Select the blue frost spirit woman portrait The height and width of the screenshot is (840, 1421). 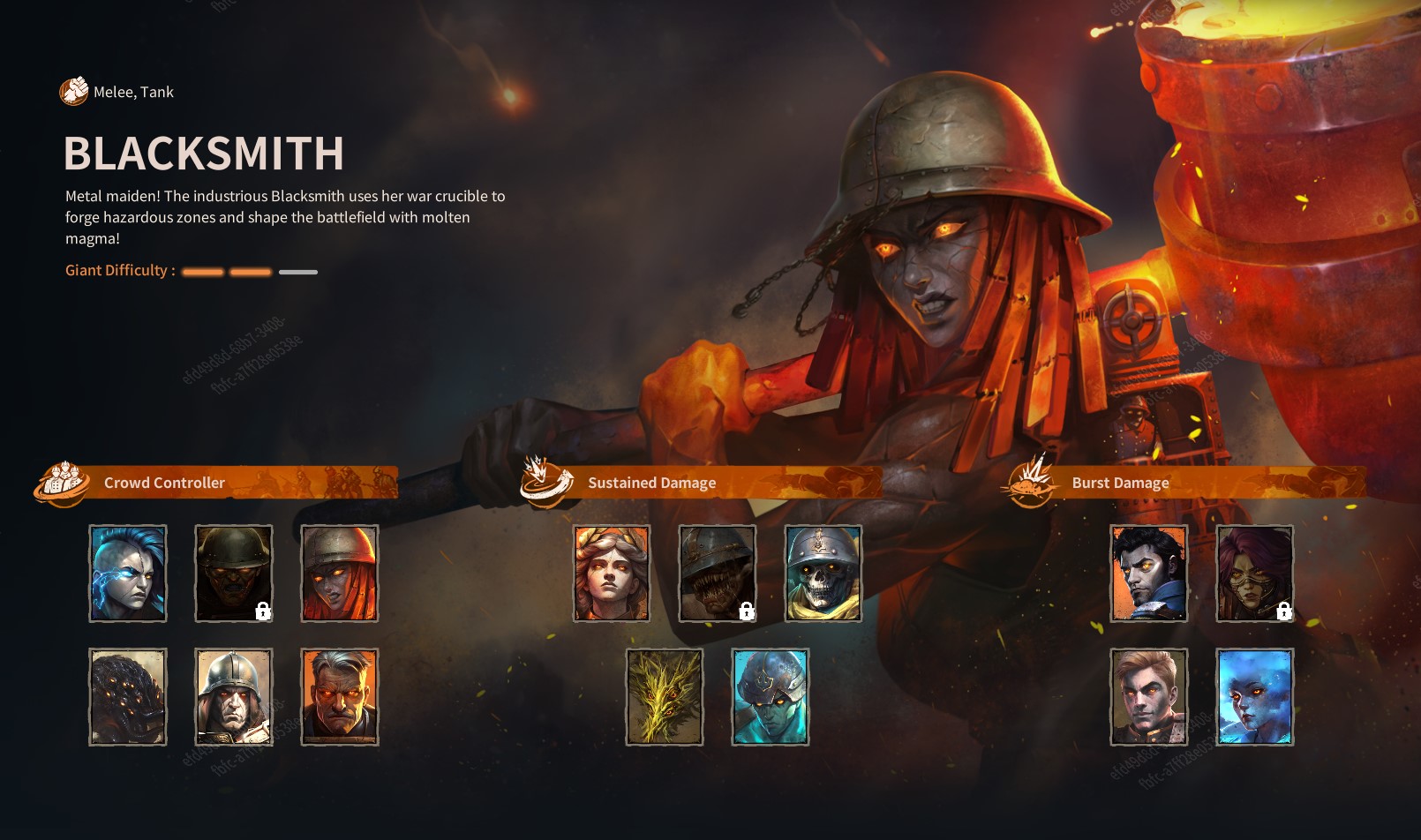tap(1254, 696)
